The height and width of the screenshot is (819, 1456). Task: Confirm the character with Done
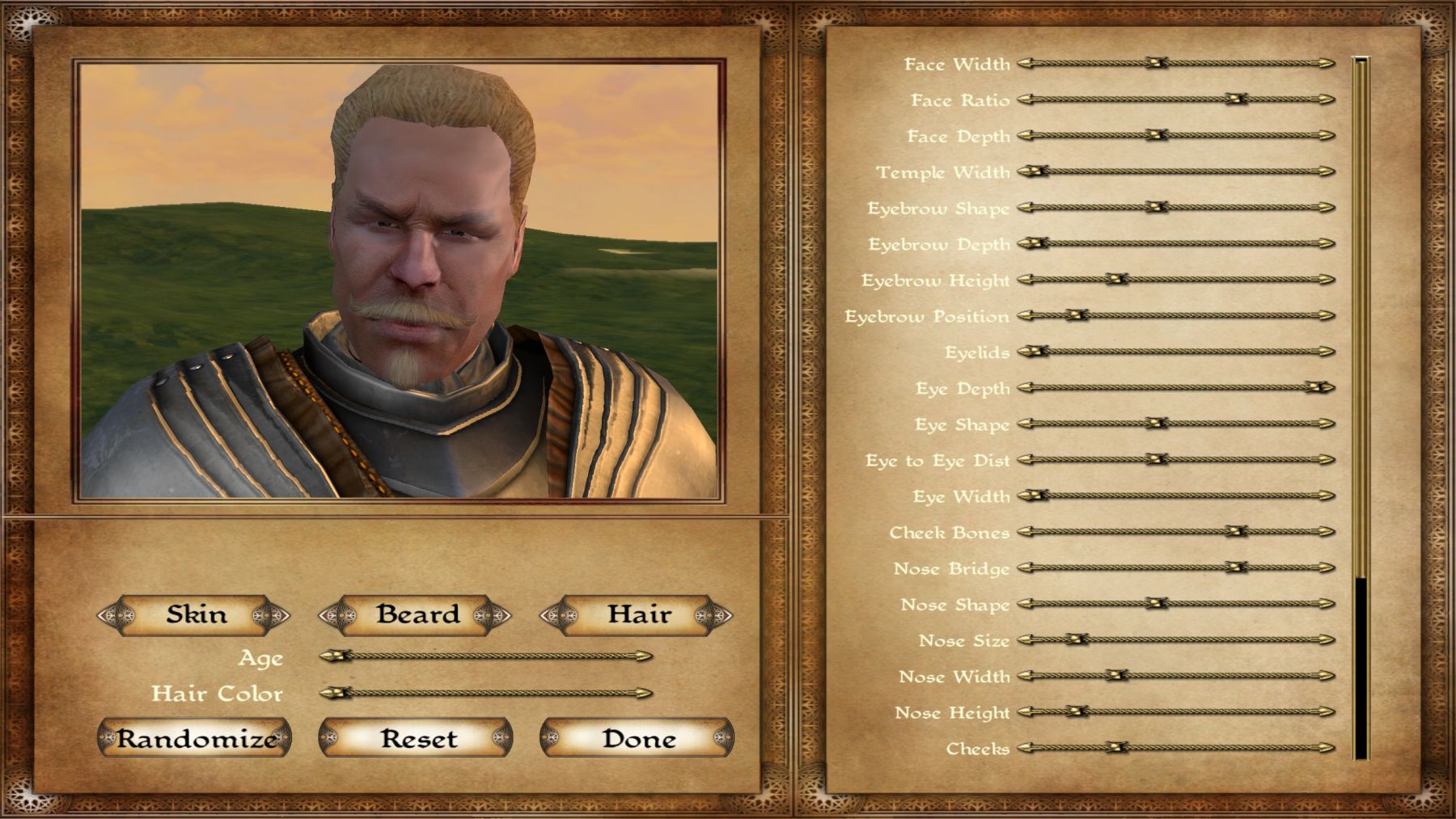(637, 738)
